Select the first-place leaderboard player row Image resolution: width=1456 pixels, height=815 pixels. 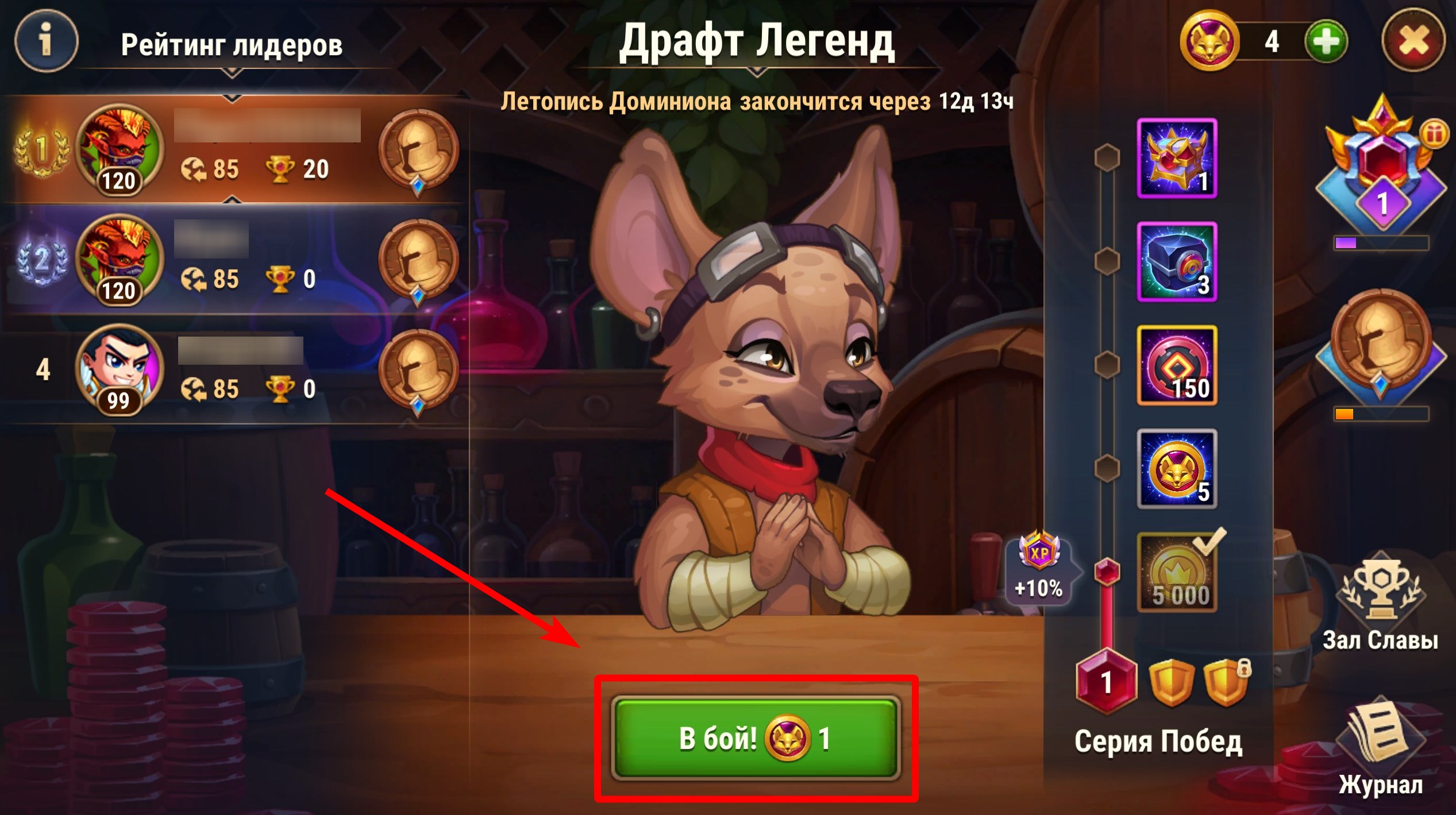pos(236,149)
